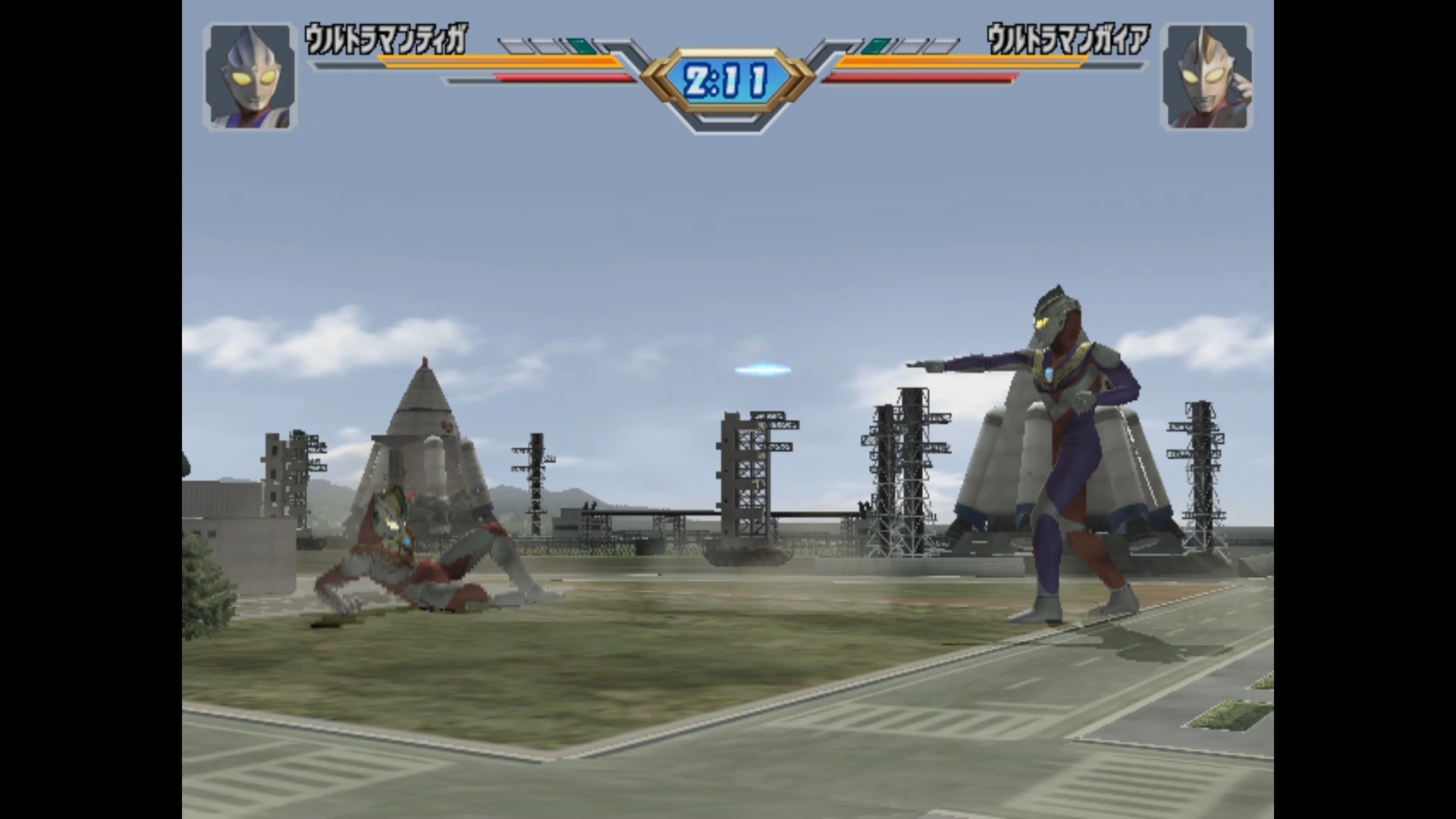Select Ultraman Gaia's opponent portrait
1456x819 pixels.
pos(1206,76)
